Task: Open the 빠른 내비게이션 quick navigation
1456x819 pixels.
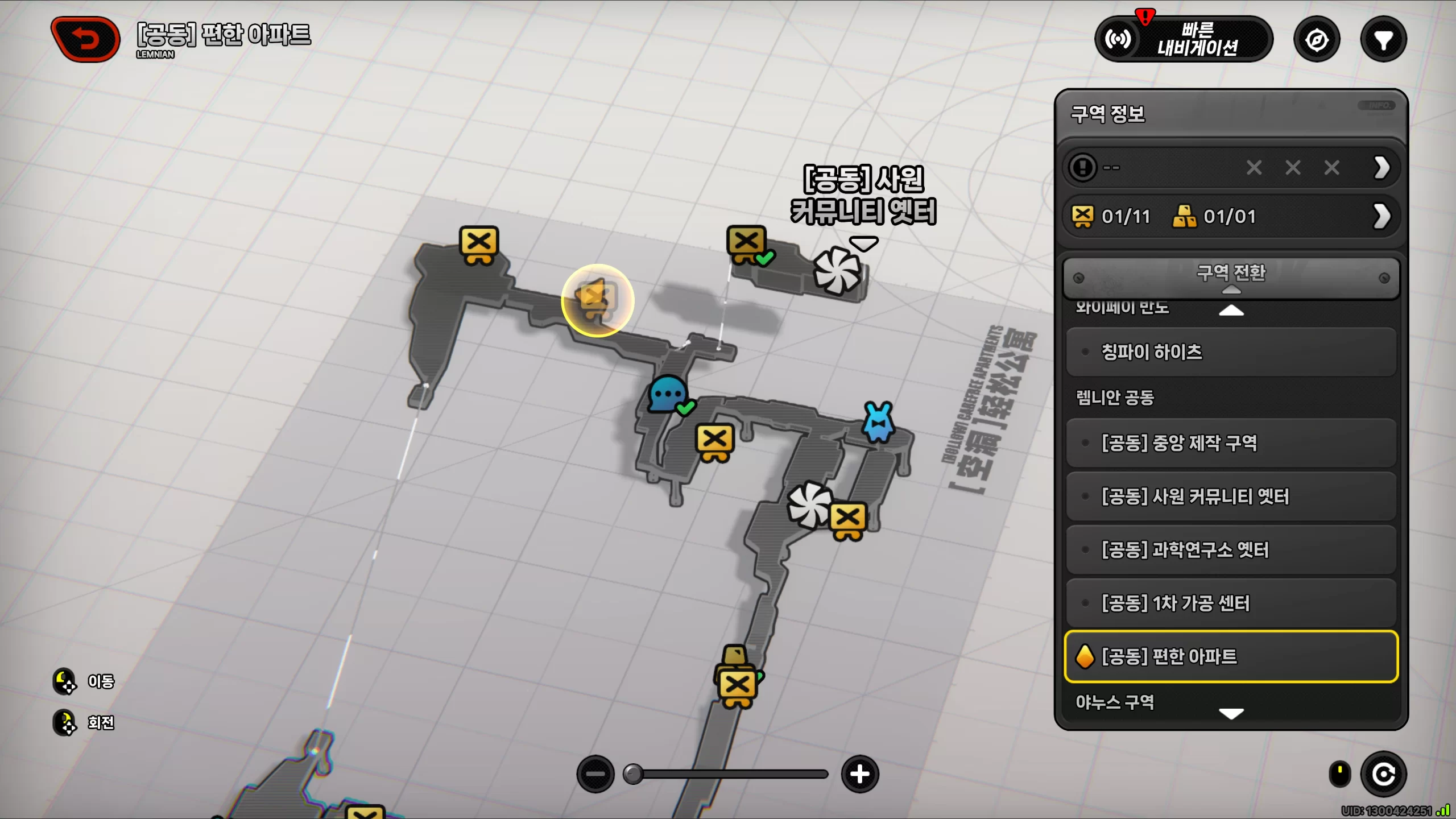Action: click(1184, 39)
